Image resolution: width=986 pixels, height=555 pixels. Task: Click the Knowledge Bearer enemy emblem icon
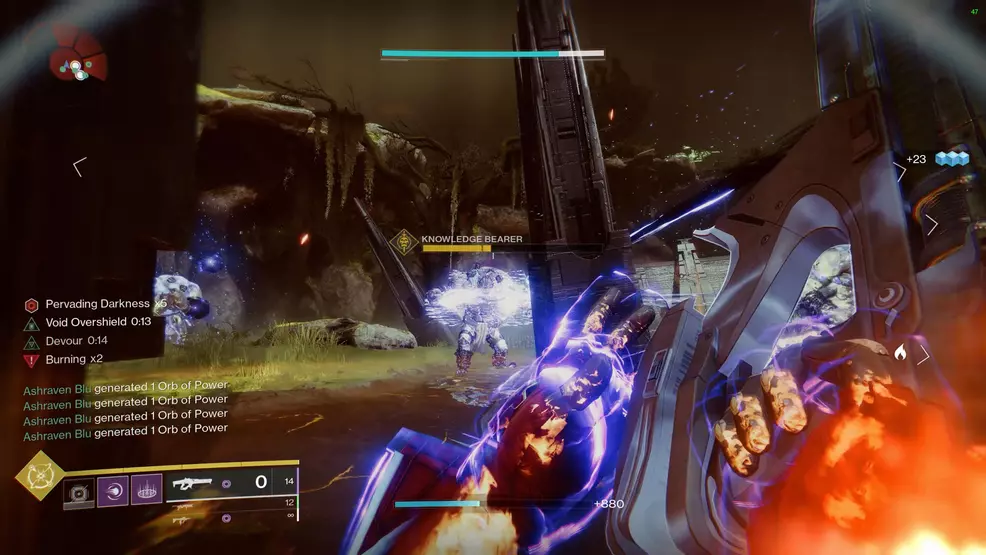click(x=405, y=240)
